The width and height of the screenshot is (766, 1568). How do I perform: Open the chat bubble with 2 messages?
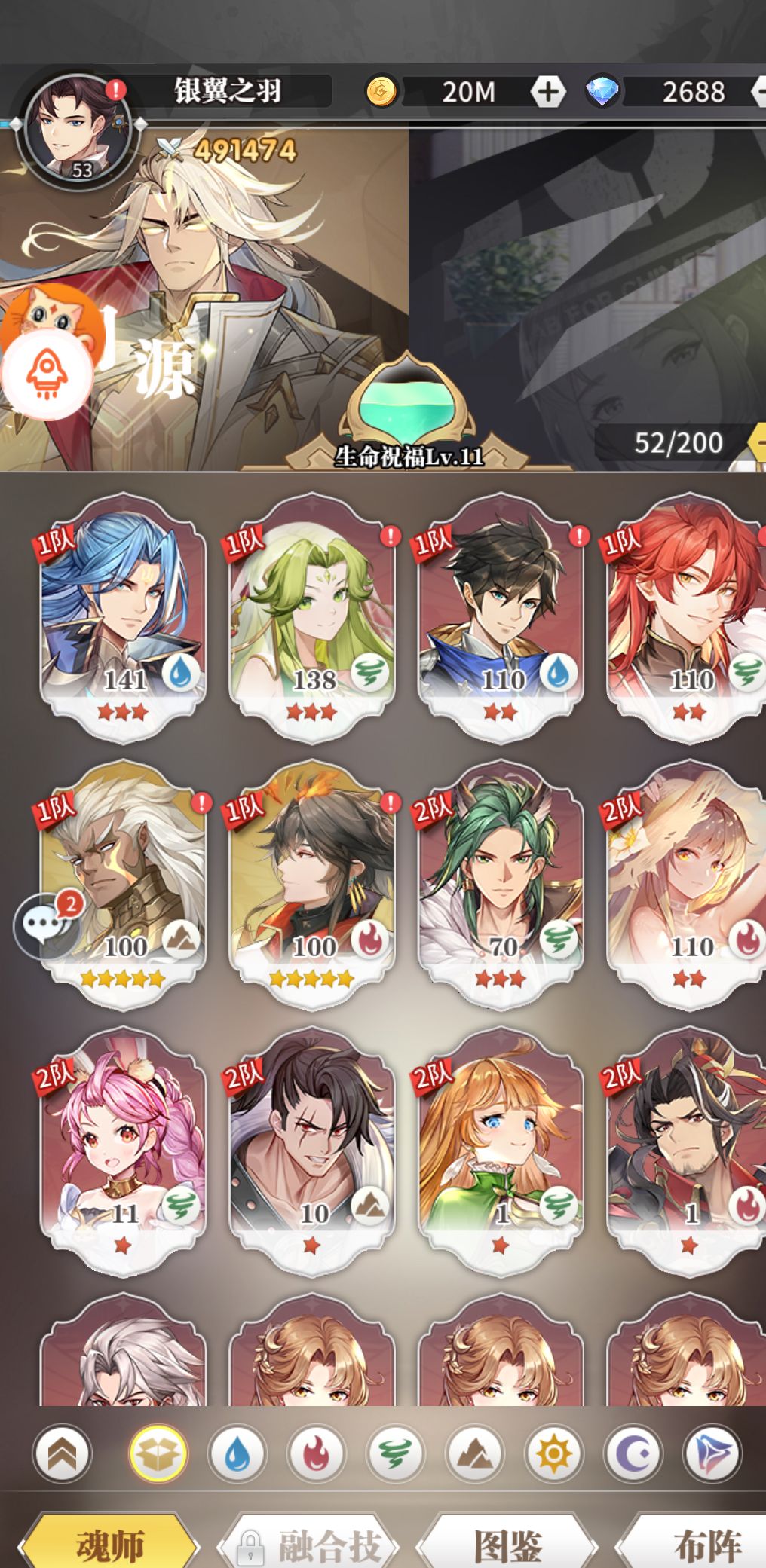click(x=47, y=925)
